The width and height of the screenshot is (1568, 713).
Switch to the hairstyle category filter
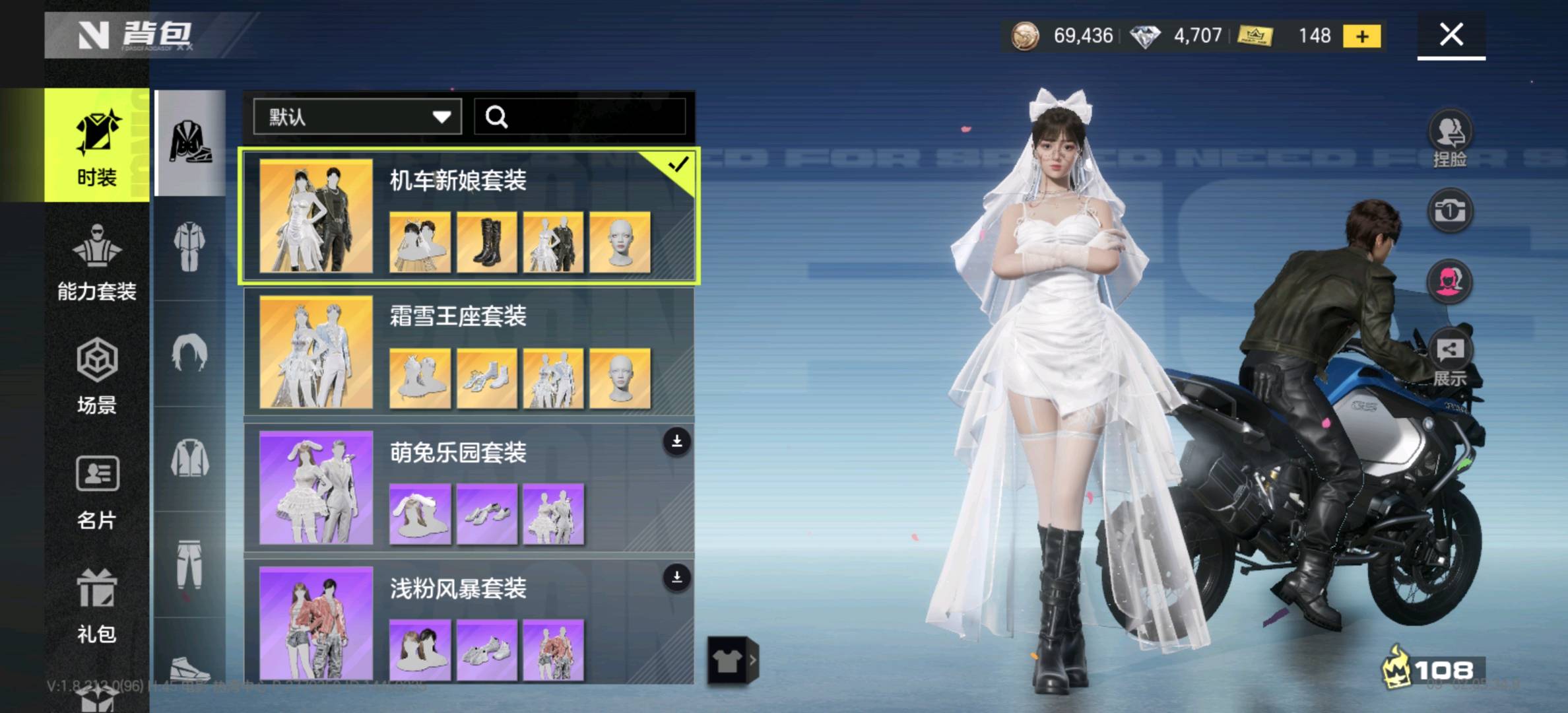tap(190, 353)
